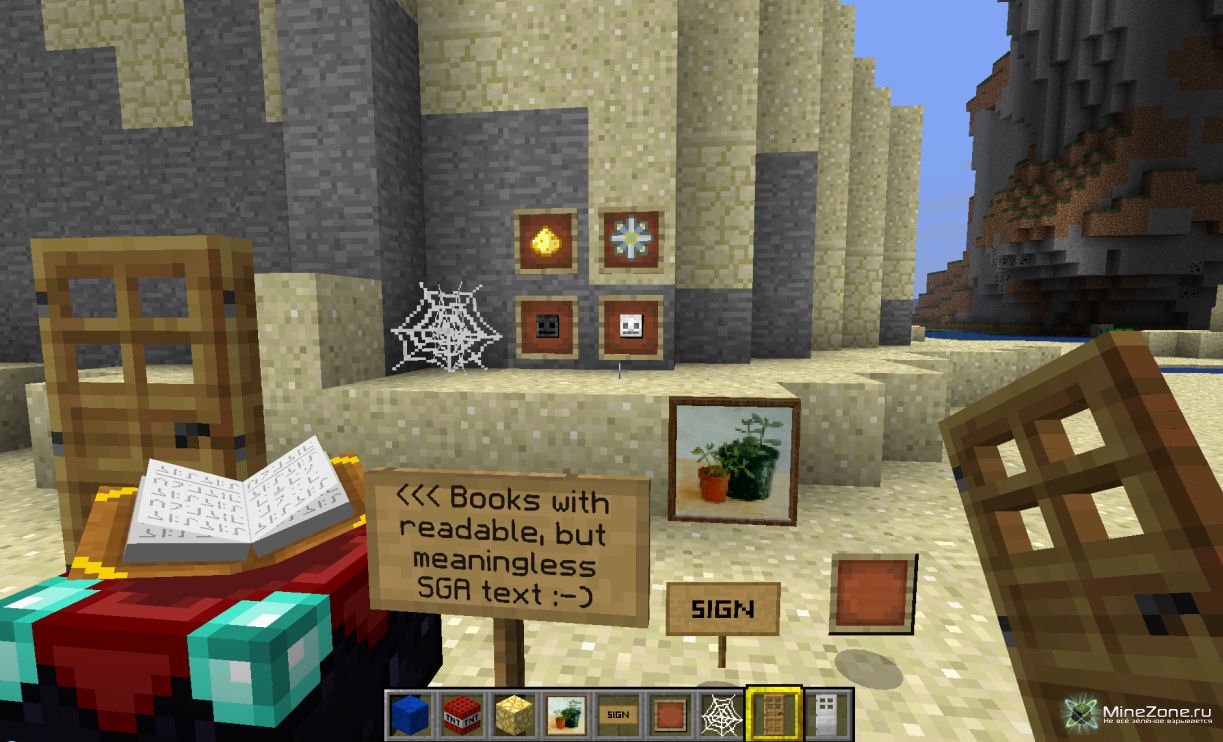Select the cobweb slot in the hotbar

pos(722,713)
